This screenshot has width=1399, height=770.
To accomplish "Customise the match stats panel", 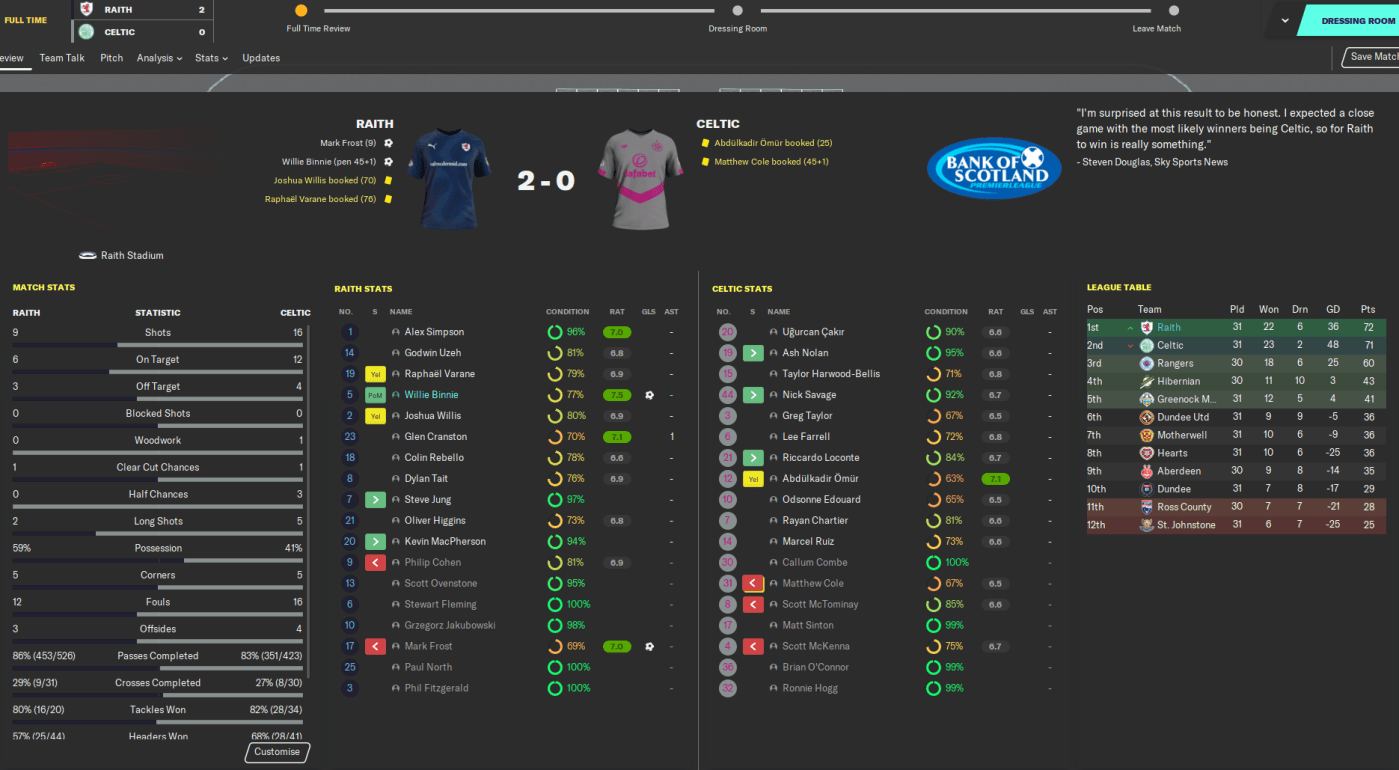I will click(x=277, y=752).
